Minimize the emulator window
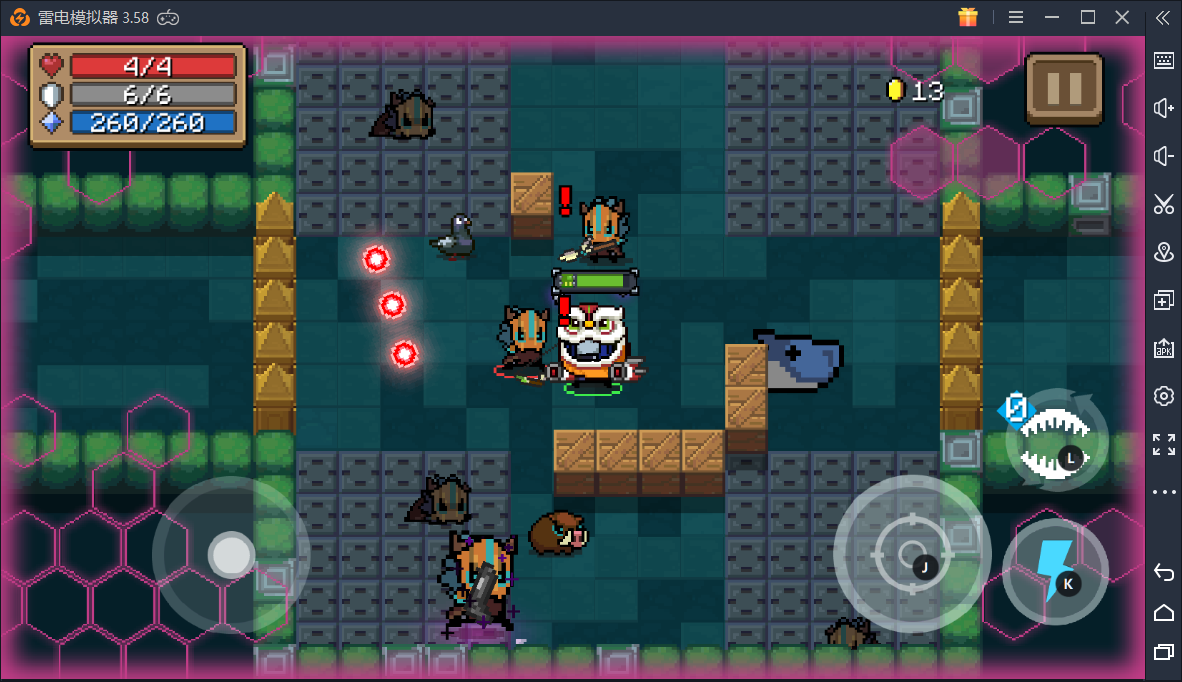This screenshot has height=682, width=1182. click(1051, 17)
